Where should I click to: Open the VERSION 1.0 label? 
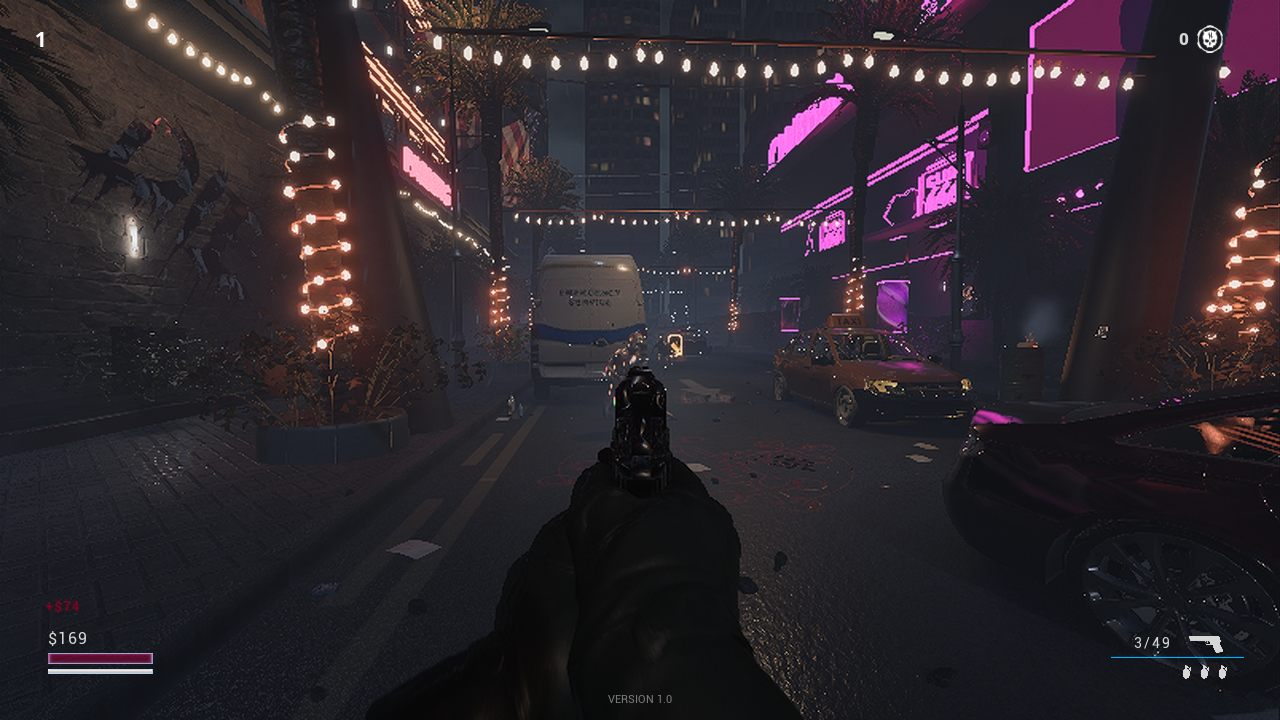(639, 700)
